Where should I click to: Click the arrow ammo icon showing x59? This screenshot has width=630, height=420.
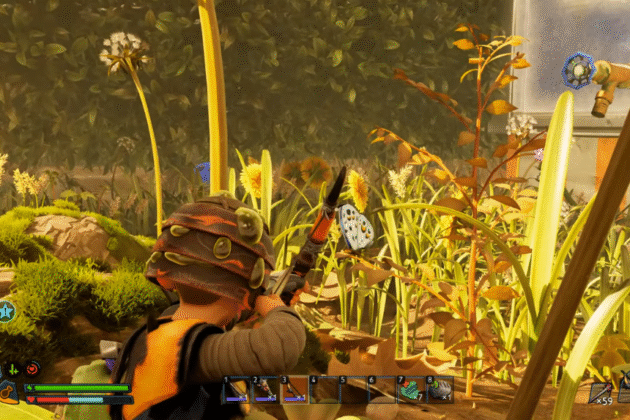click(600, 392)
